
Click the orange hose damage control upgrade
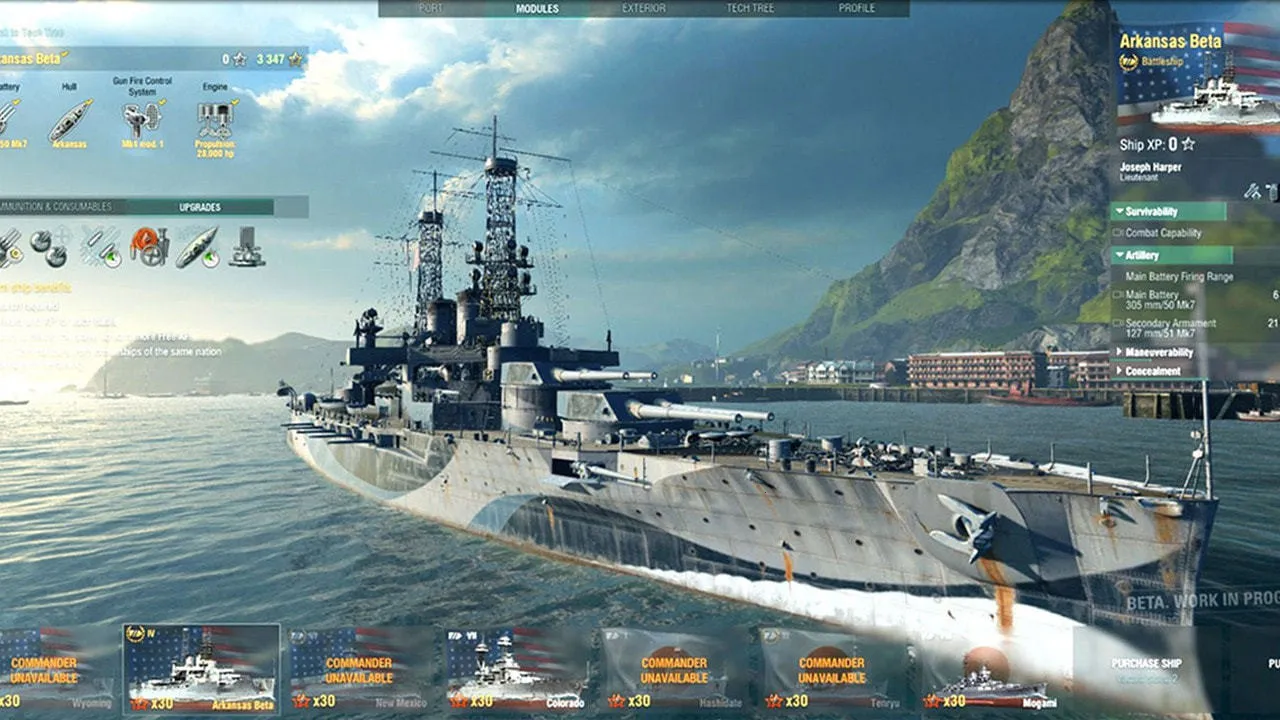click(x=149, y=246)
